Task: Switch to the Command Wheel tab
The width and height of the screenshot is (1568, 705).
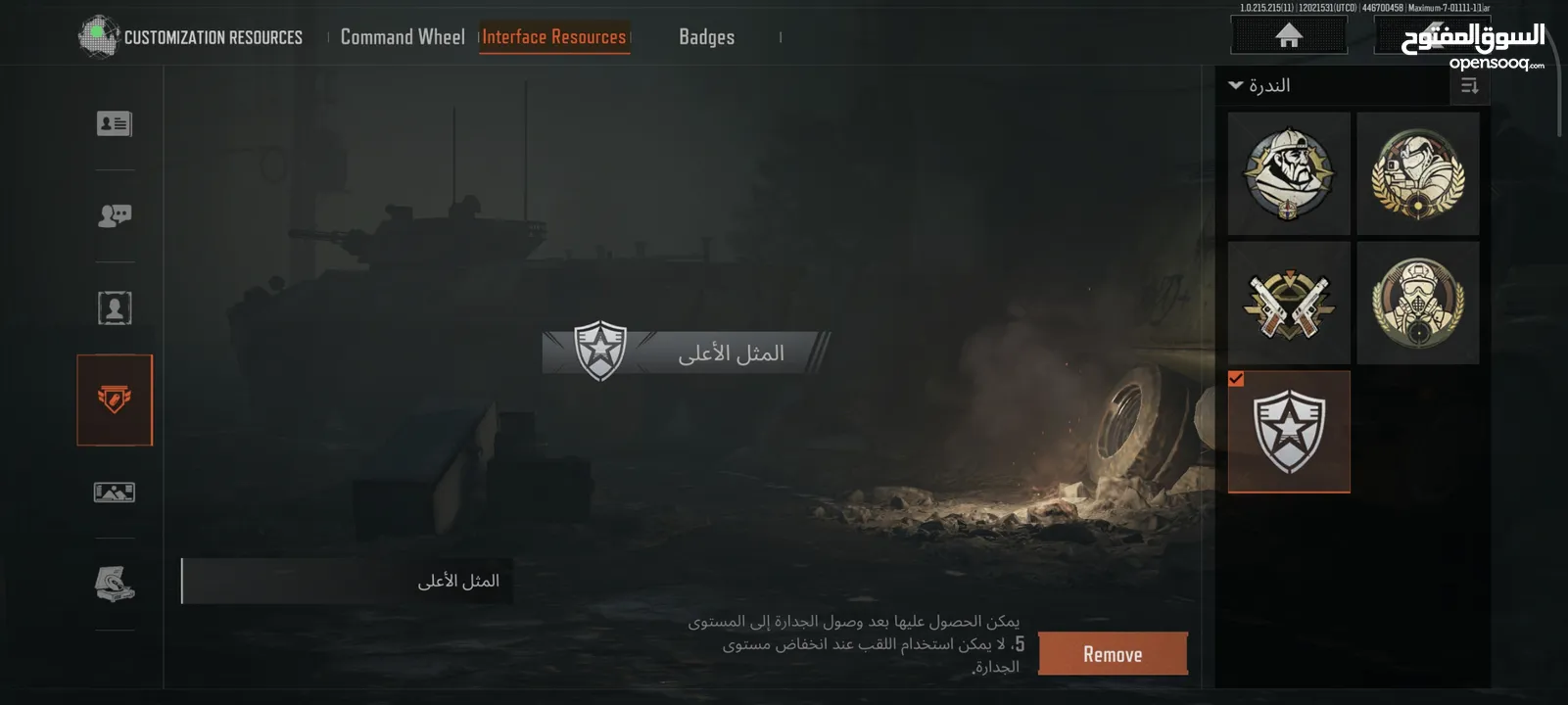Action: [403, 36]
